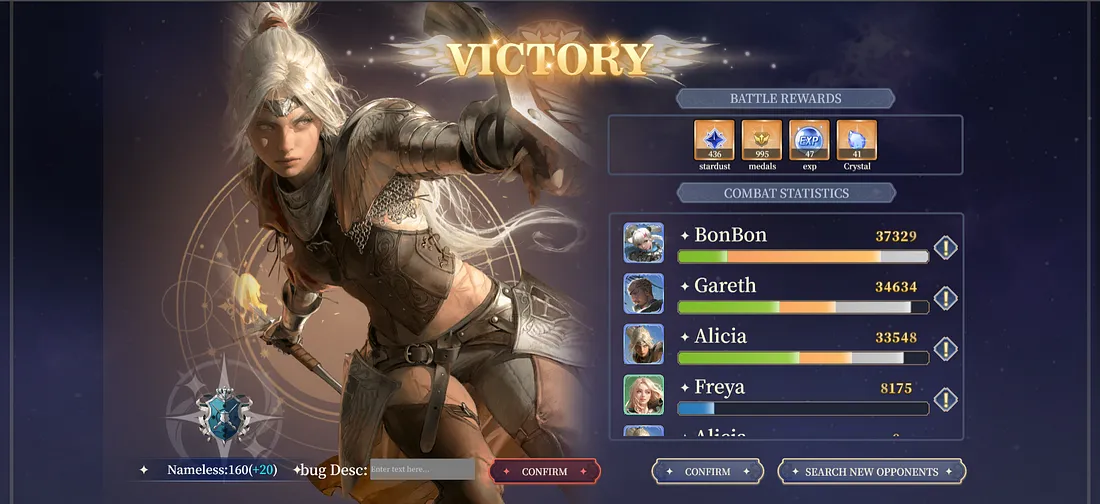Open the exclamation icon beside Gareth's row
Viewport: 1100px width, 504px height.
945,298
